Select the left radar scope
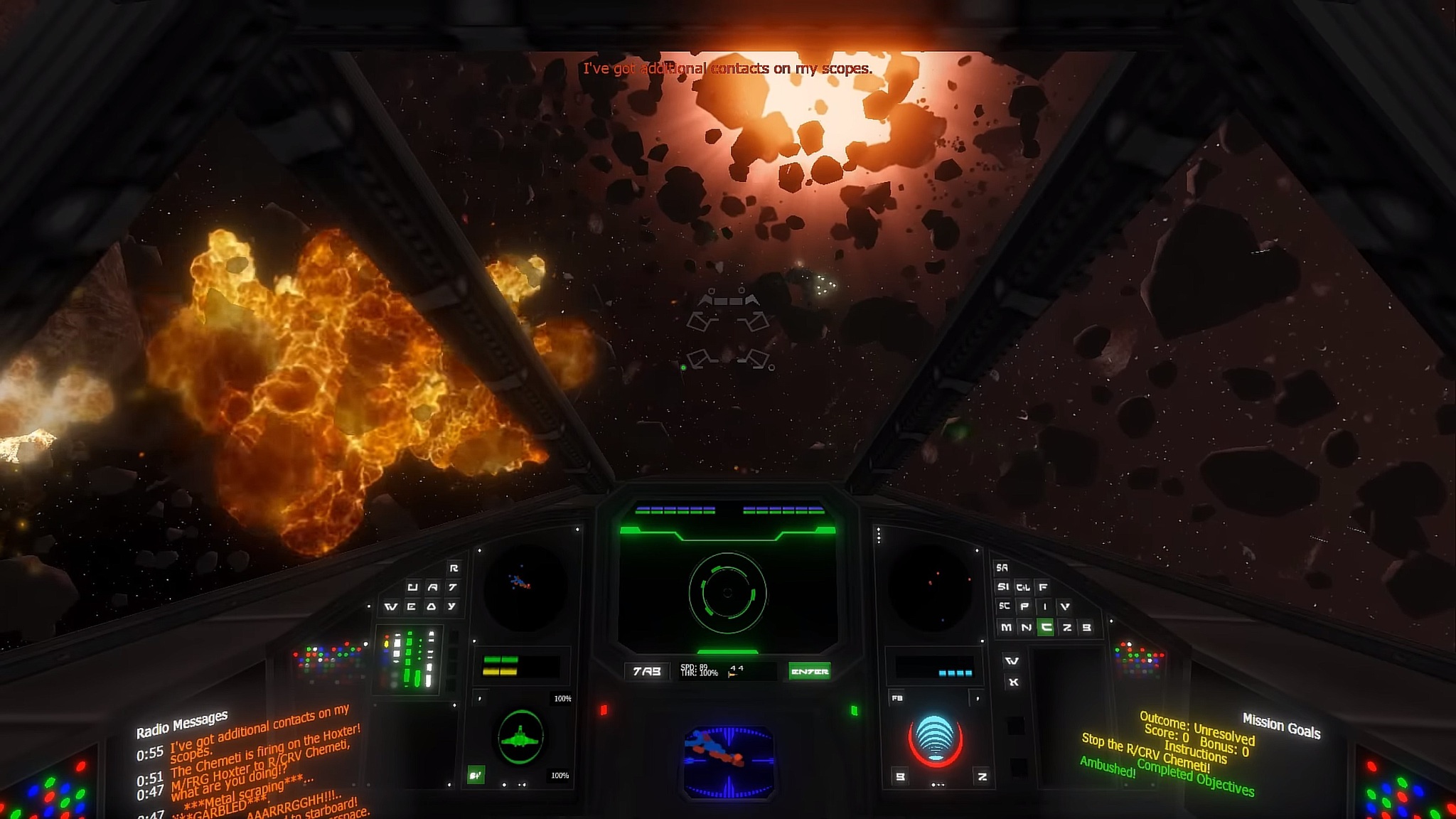Screen dimensions: 1456x819 coord(525,587)
